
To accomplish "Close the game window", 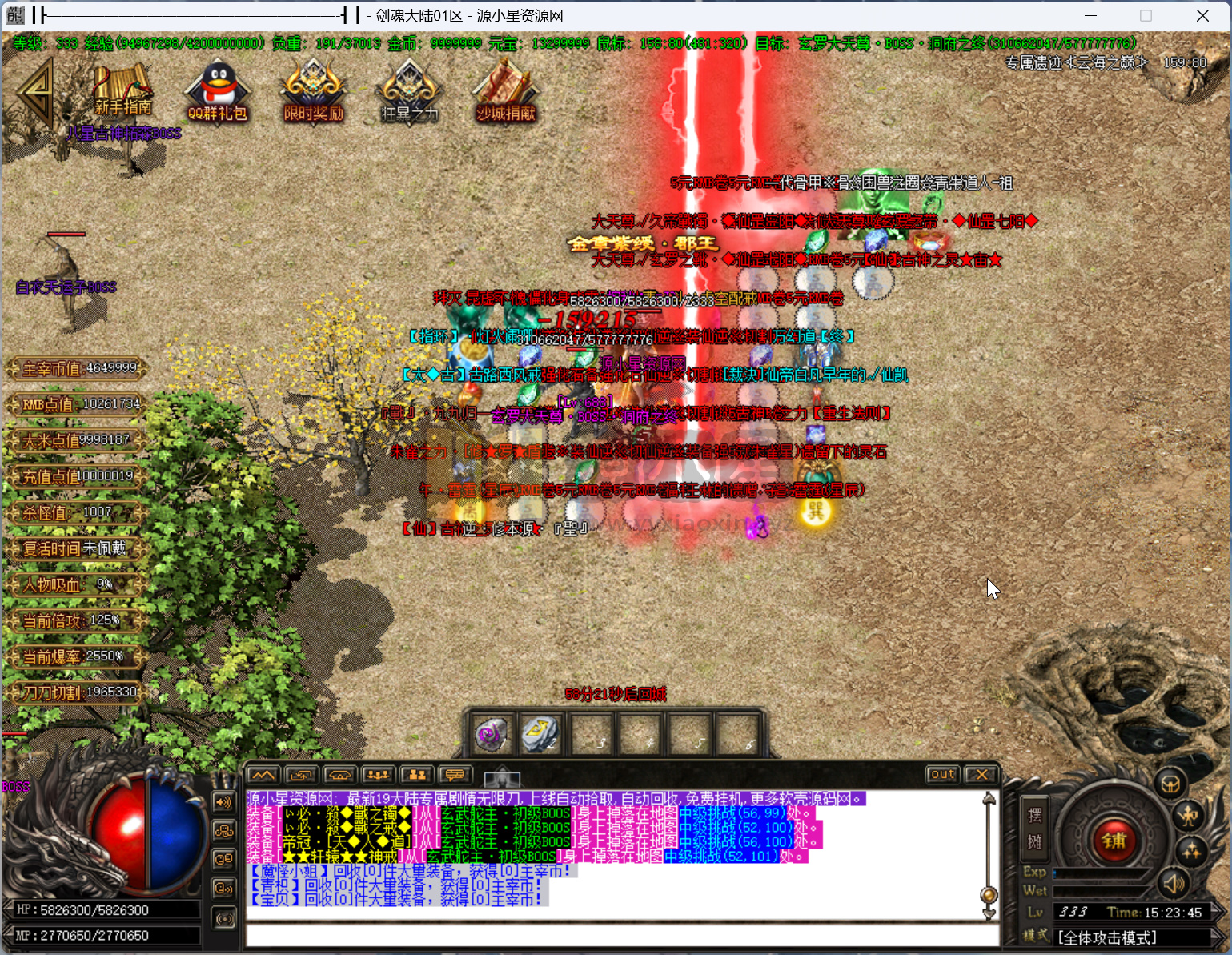I will 1202,16.
